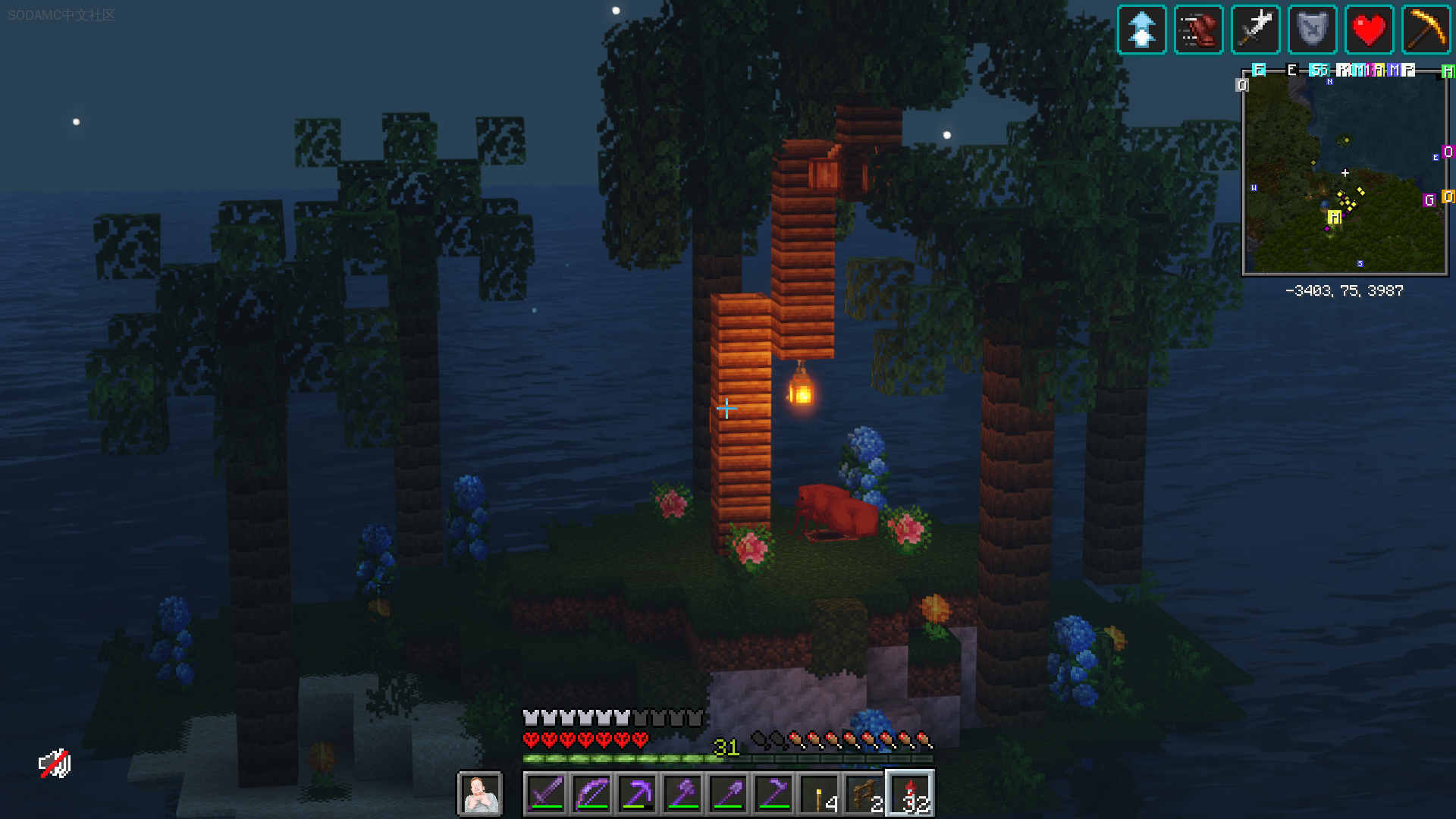Viewport: 1456px width, 819px height.
Task: Select the enchanted bow hotbar slot
Action: tap(591, 794)
